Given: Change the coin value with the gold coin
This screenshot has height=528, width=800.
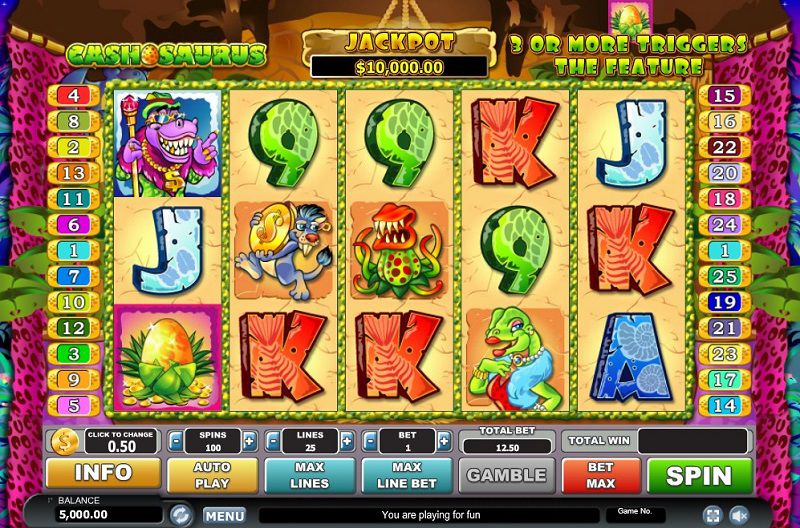Looking at the screenshot, I should point(64,441).
